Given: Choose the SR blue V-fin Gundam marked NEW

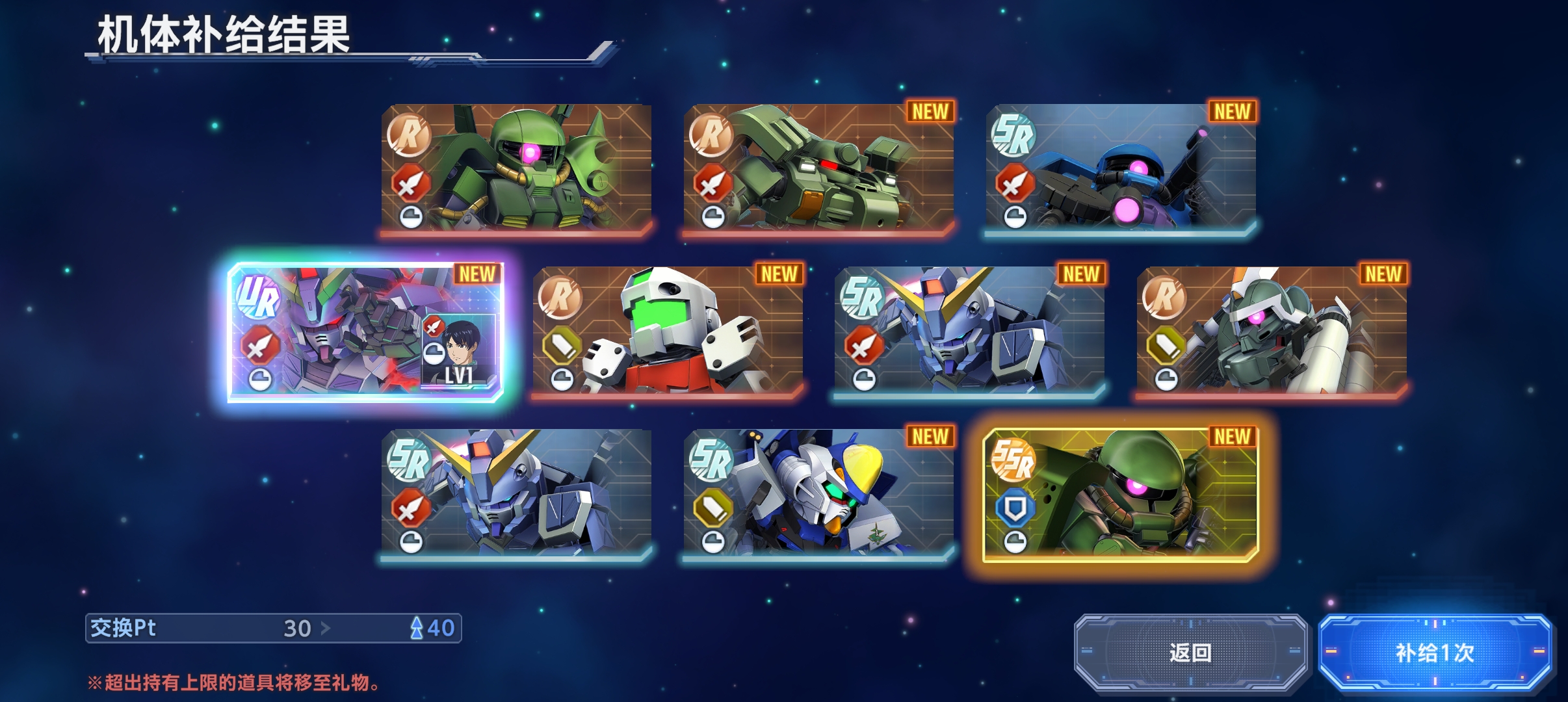Looking at the screenshot, I should coord(969,331).
